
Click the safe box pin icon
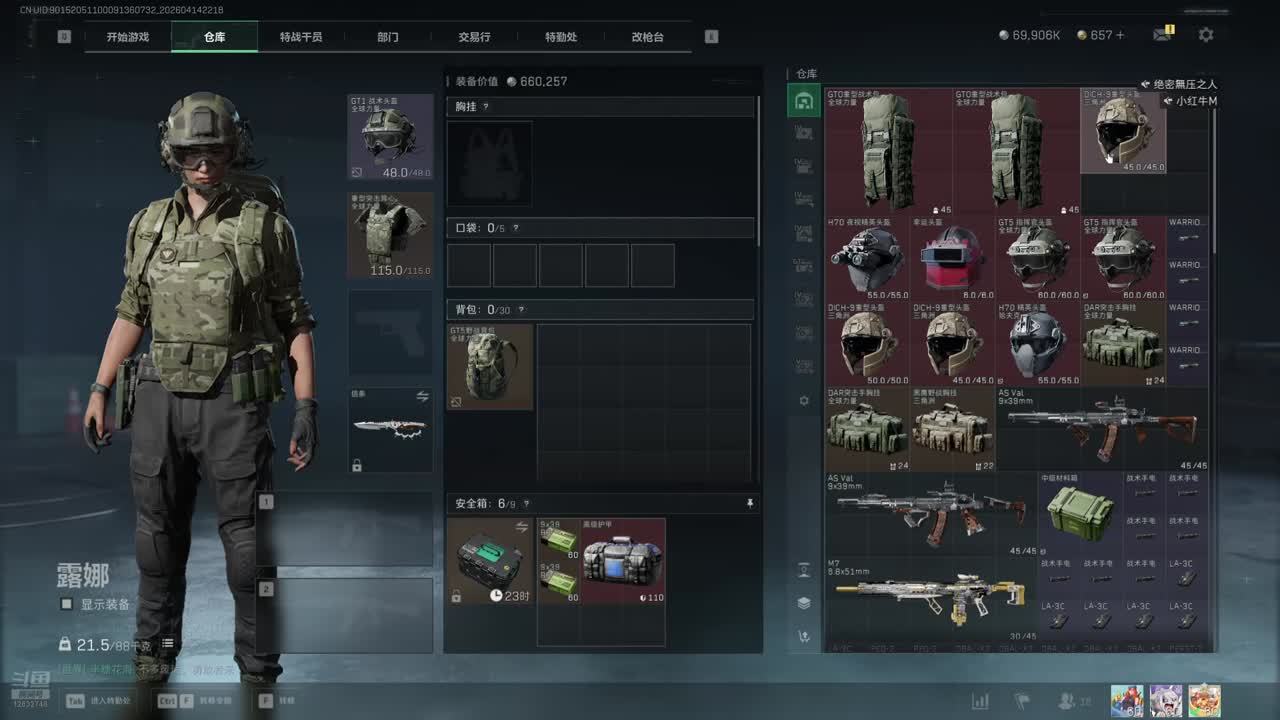click(750, 504)
